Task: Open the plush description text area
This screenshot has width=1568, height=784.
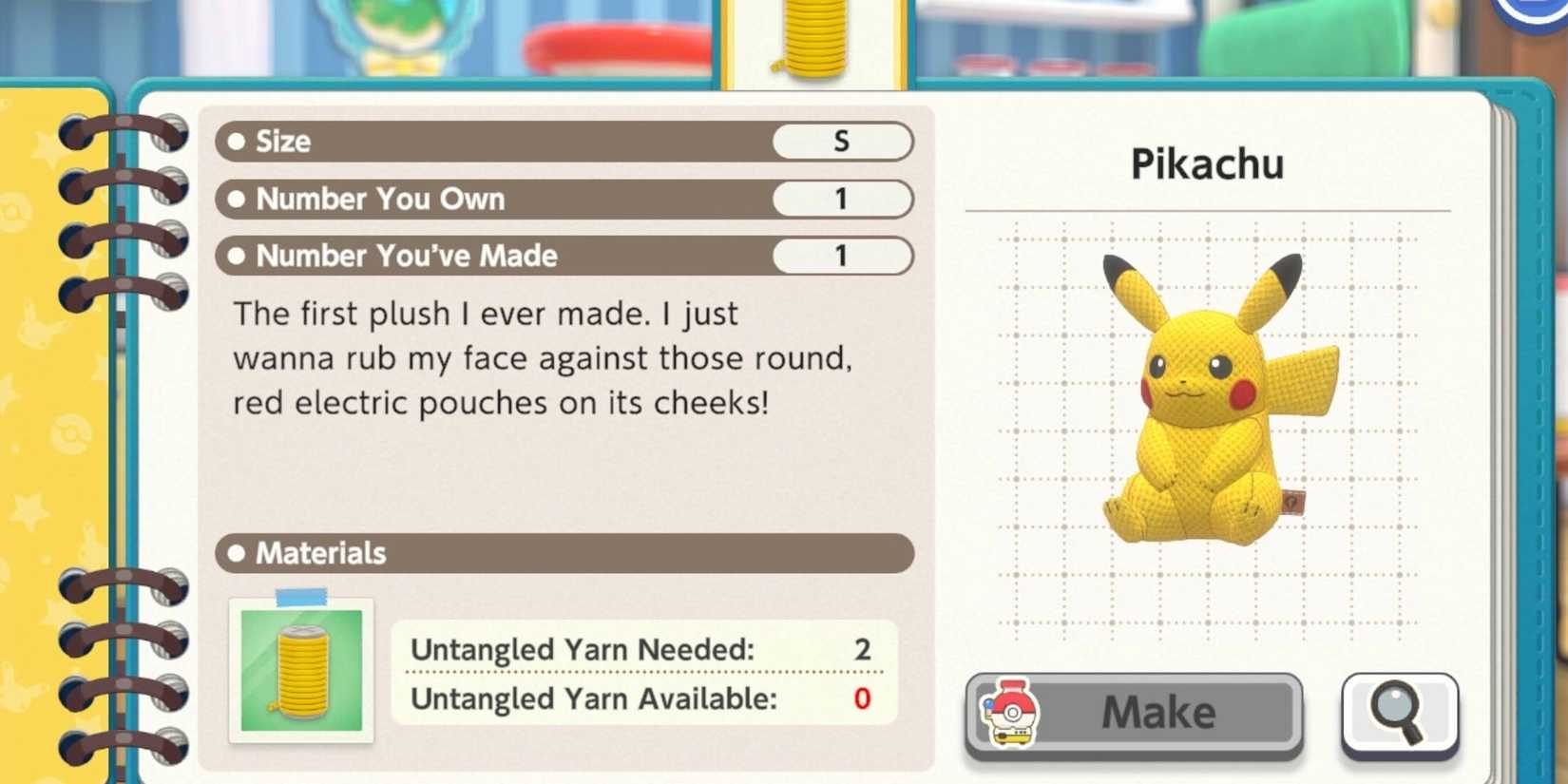Action: (x=542, y=357)
